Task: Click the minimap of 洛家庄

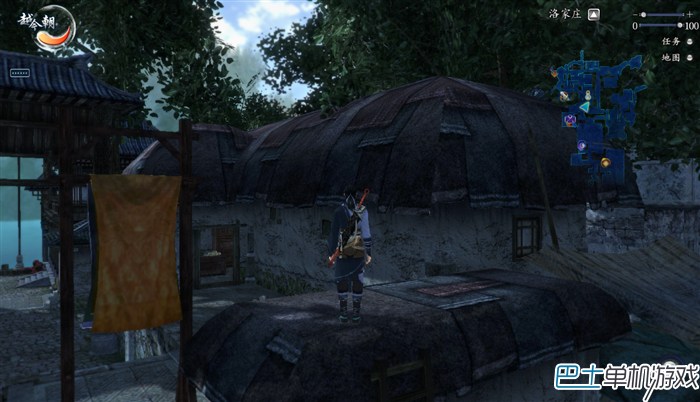Action: pyautogui.click(x=596, y=110)
